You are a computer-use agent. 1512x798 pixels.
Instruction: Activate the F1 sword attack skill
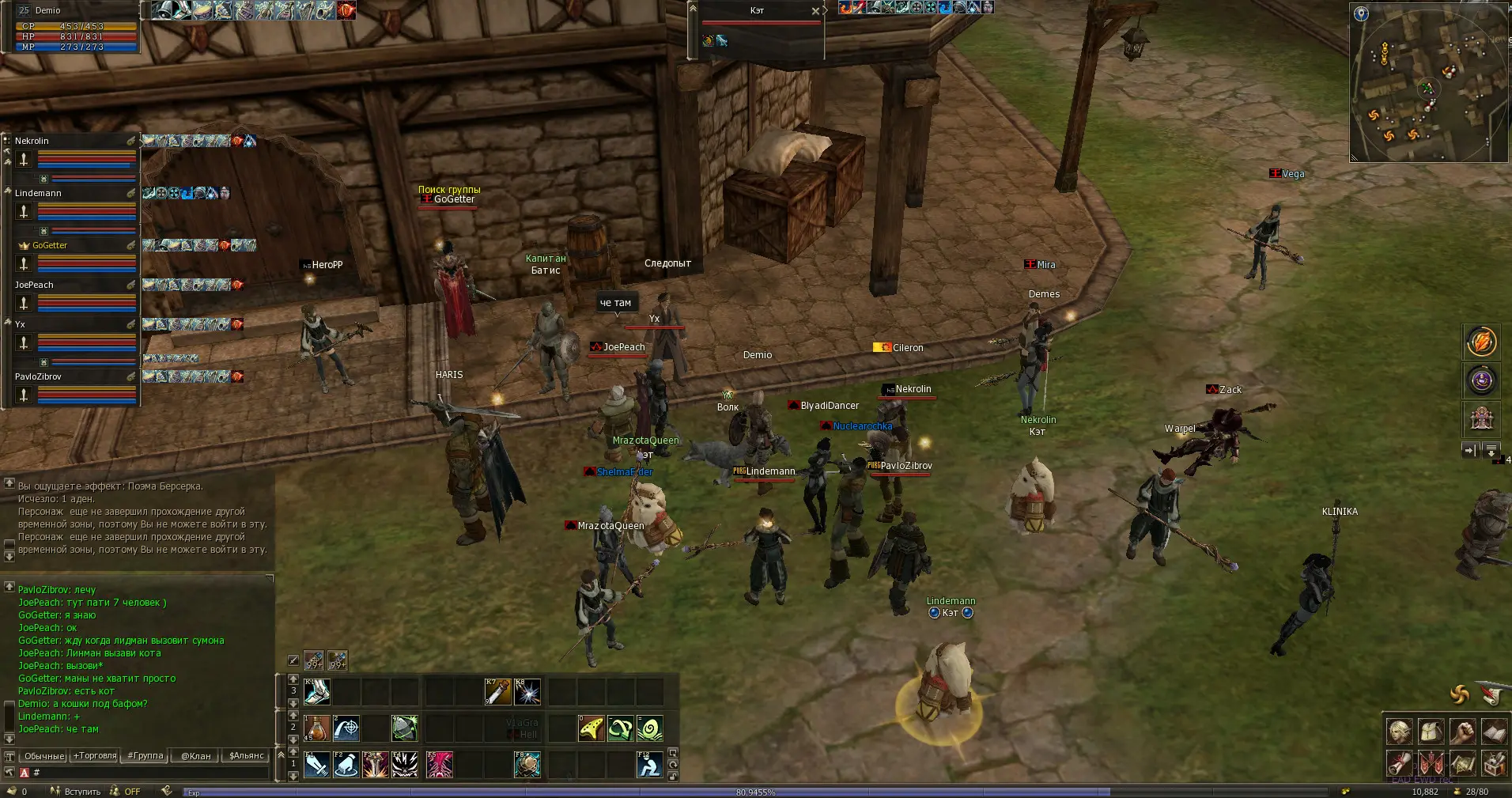click(316, 765)
